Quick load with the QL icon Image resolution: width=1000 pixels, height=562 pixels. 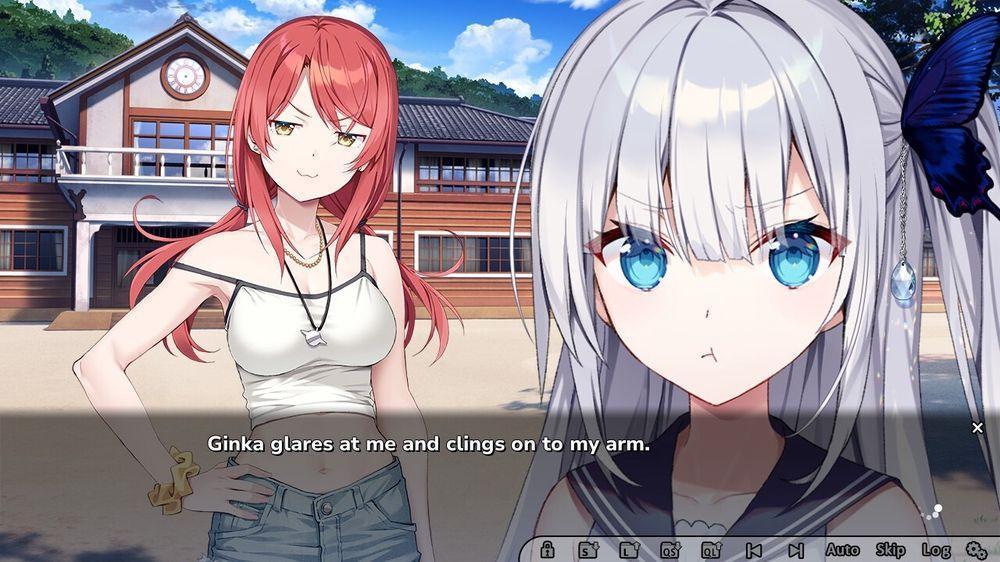click(711, 549)
